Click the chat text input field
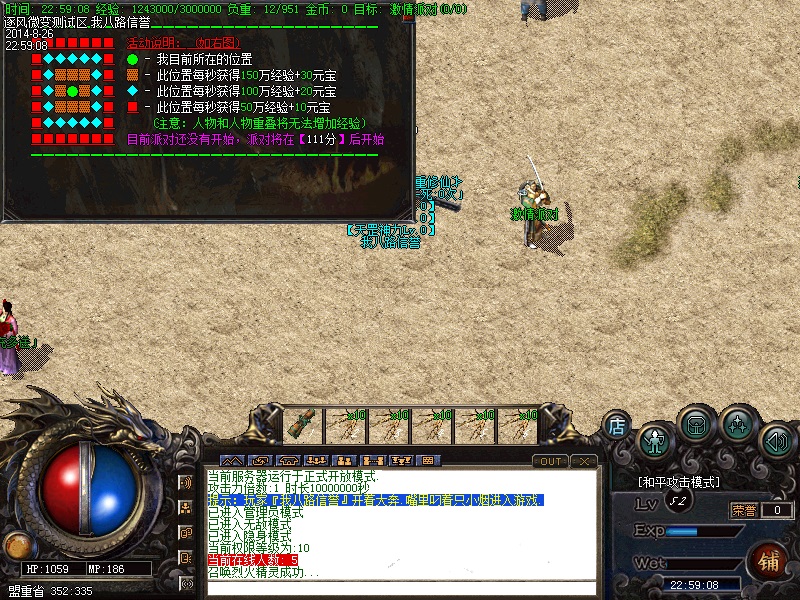Screen dimensions: 800x600 tap(400, 588)
